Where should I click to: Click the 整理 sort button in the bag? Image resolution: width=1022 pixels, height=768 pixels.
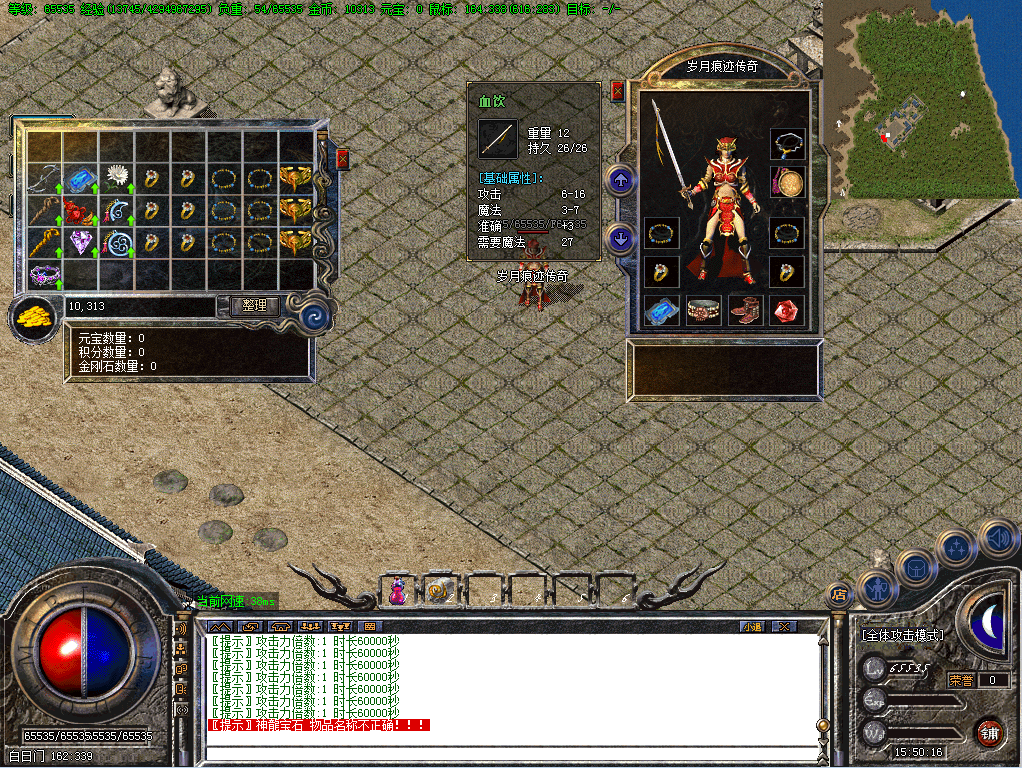click(254, 306)
